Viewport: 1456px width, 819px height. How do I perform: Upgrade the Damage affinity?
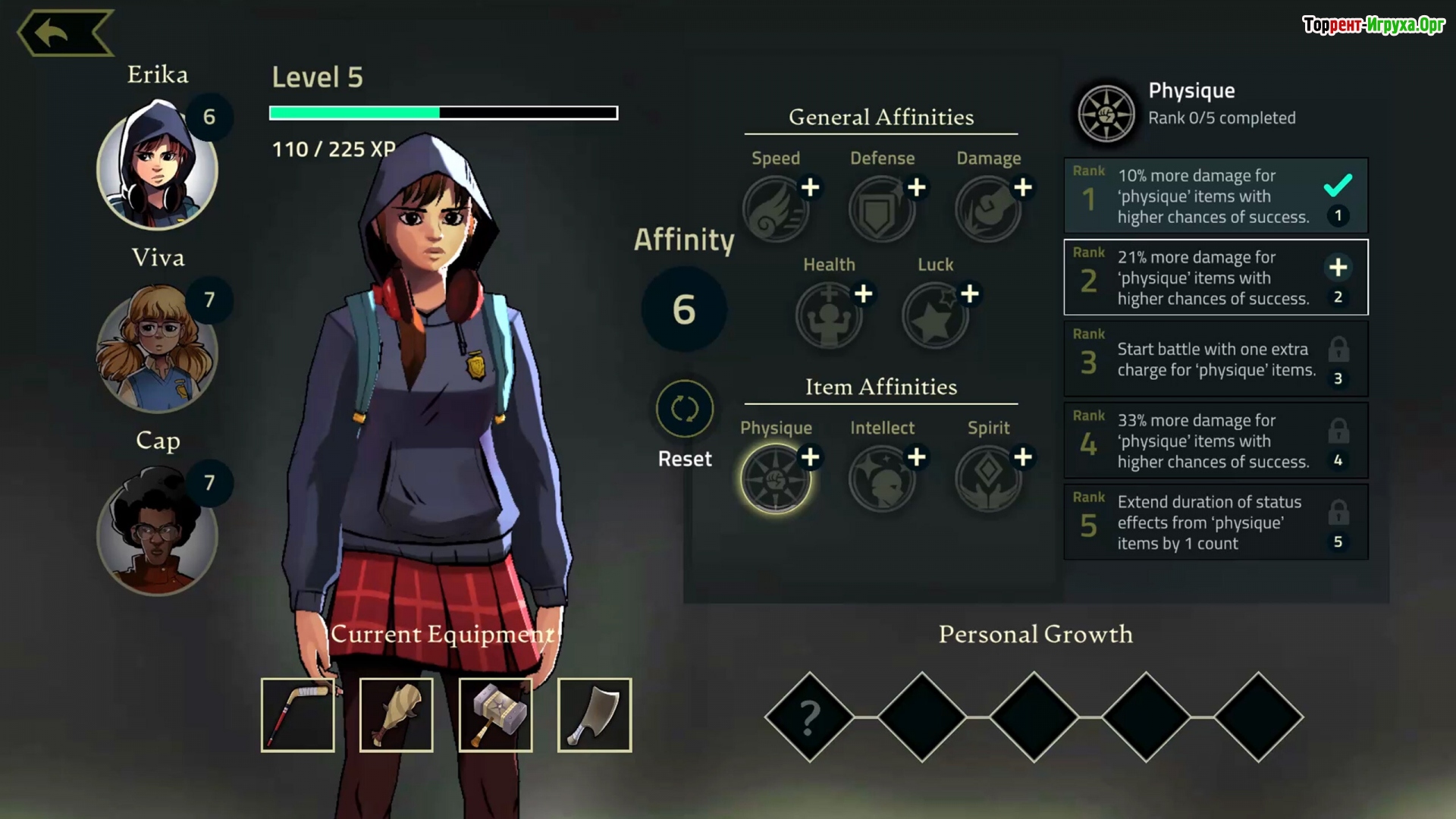[x=1022, y=187]
